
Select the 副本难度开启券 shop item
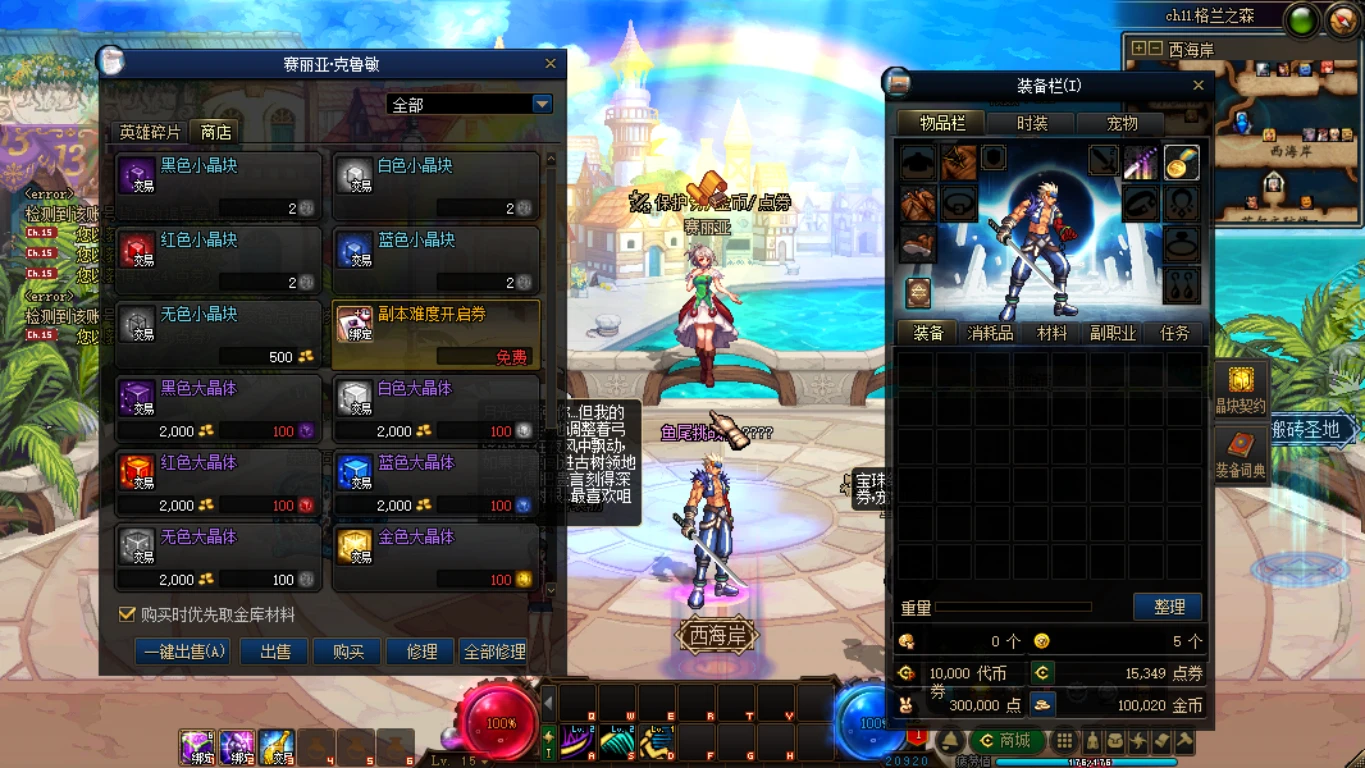pyautogui.click(x=435, y=334)
